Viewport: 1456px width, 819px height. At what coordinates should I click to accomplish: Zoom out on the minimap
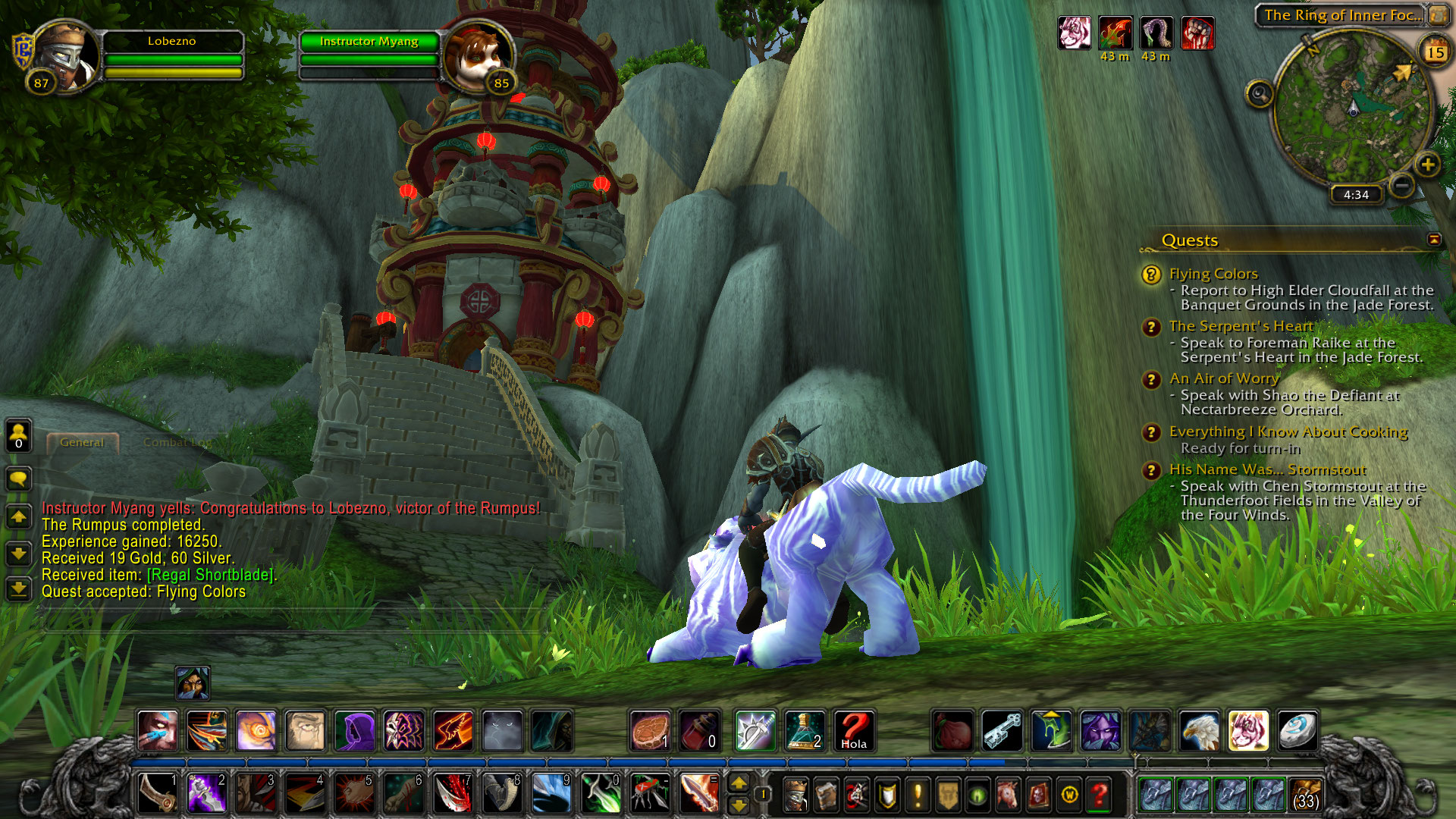click(x=1402, y=185)
